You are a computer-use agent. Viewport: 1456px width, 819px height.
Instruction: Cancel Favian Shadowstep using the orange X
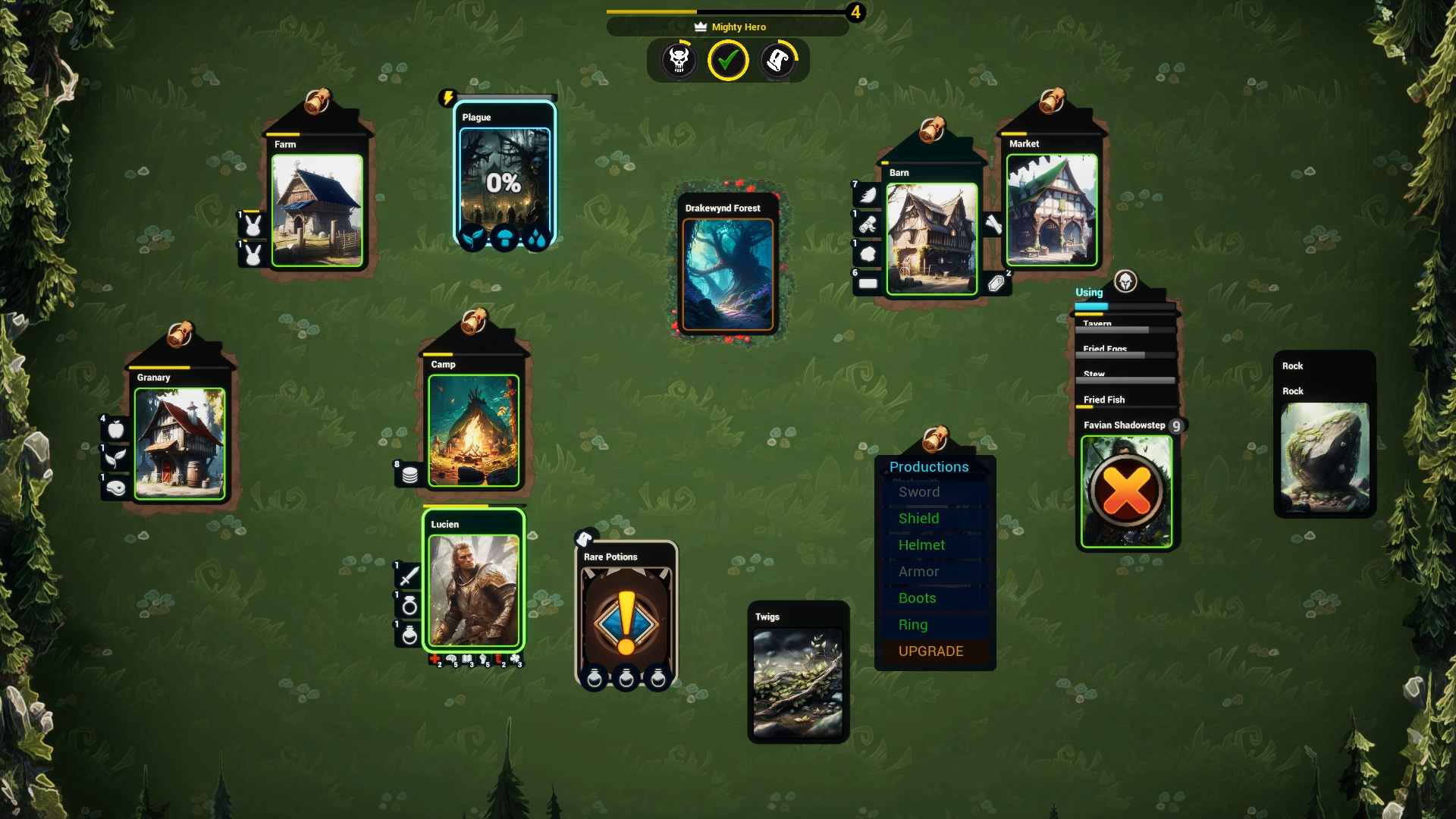click(x=1125, y=492)
